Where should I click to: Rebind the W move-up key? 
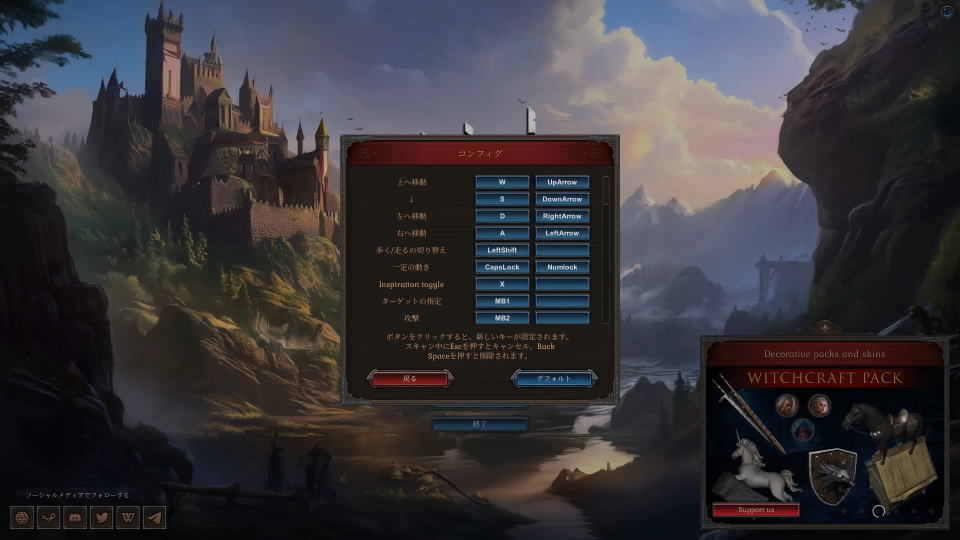(502, 182)
